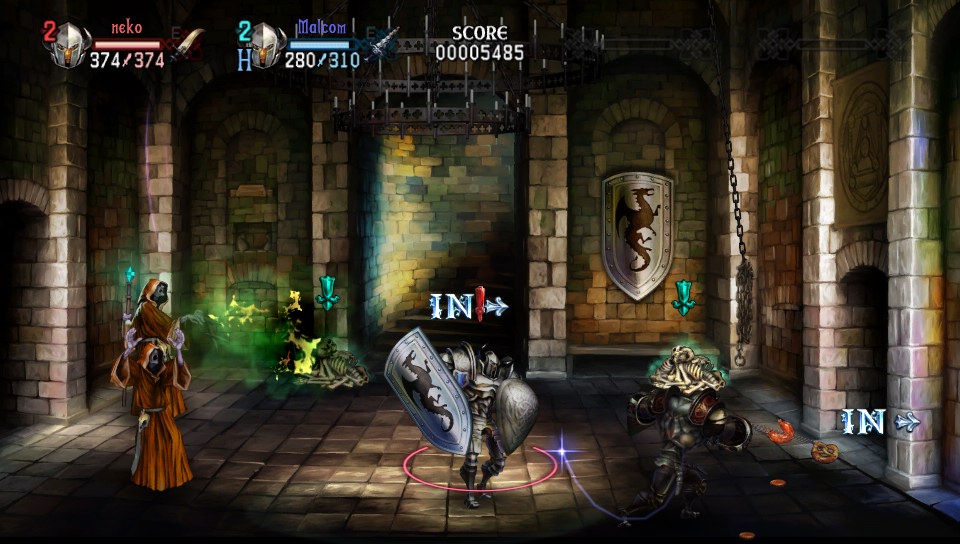
Task: Click neko's curved sword weapon icon
Action: (187, 46)
